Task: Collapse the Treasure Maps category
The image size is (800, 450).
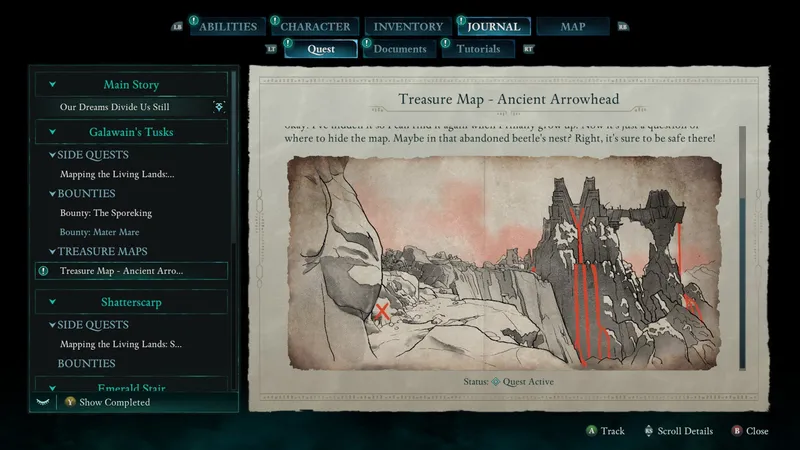Action: pyautogui.click(x=50, y=251)
